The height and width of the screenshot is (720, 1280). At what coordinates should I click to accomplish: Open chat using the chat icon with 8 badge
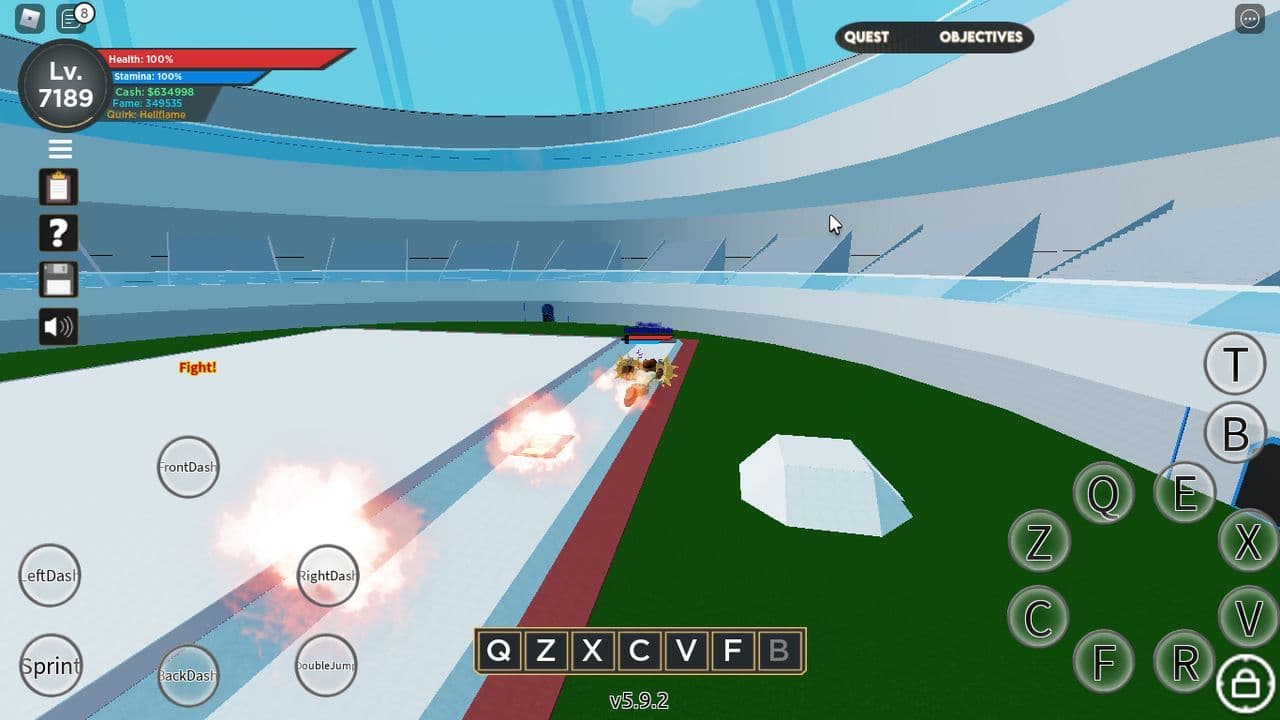[71, 18]
